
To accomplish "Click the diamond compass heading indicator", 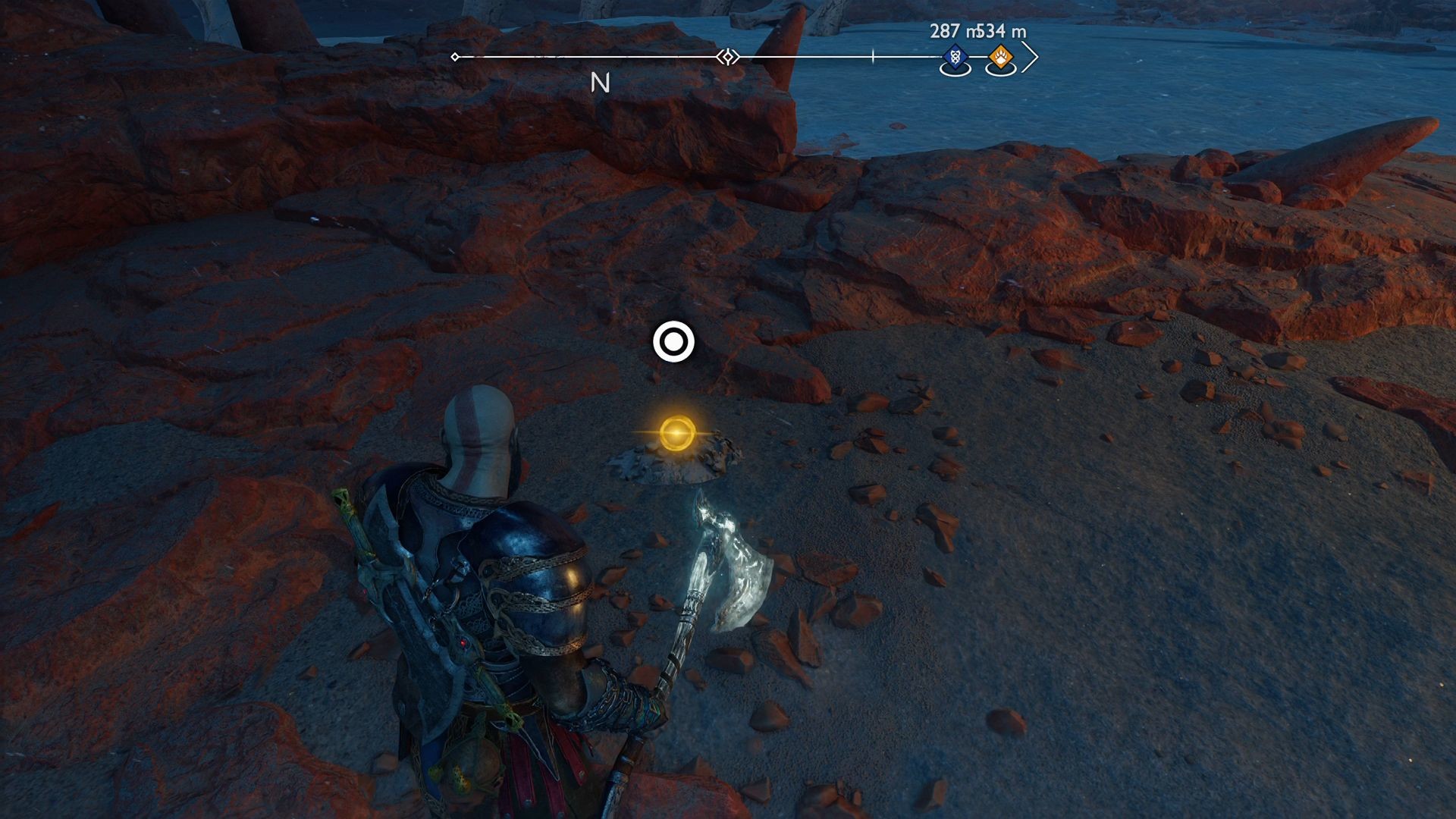I will 726,55.
